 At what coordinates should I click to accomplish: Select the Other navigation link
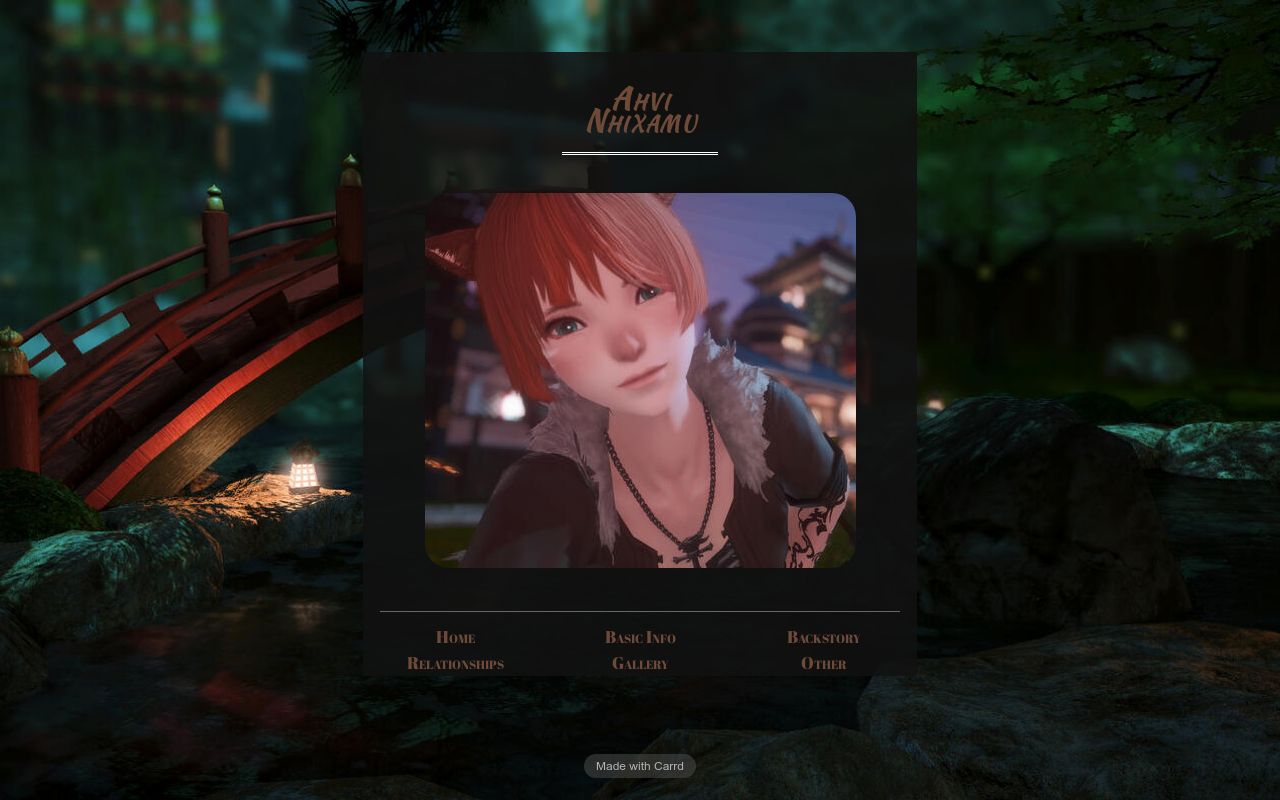[x=823, y=663]
